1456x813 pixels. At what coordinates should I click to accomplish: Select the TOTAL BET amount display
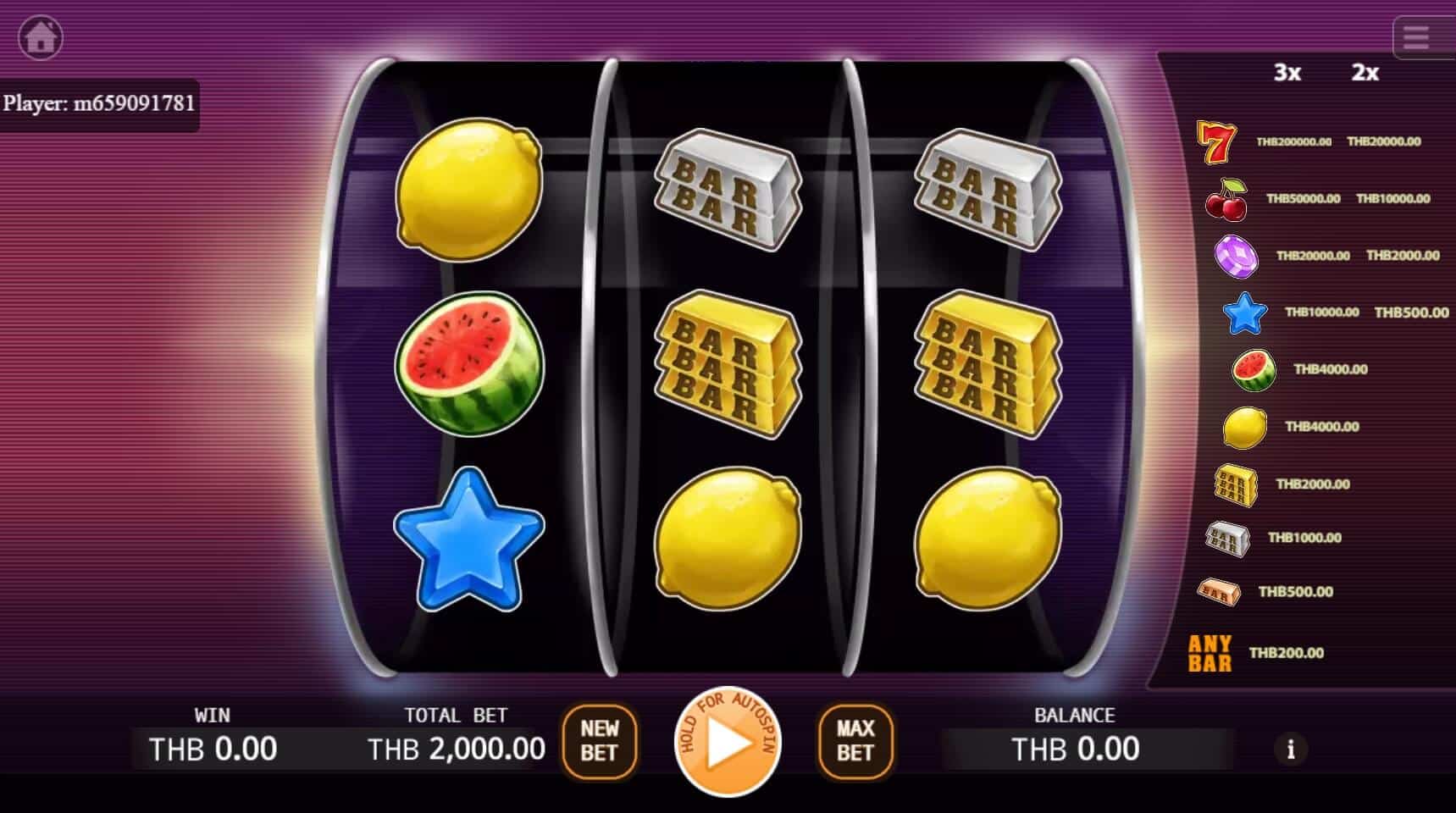(x=455, y=748)
